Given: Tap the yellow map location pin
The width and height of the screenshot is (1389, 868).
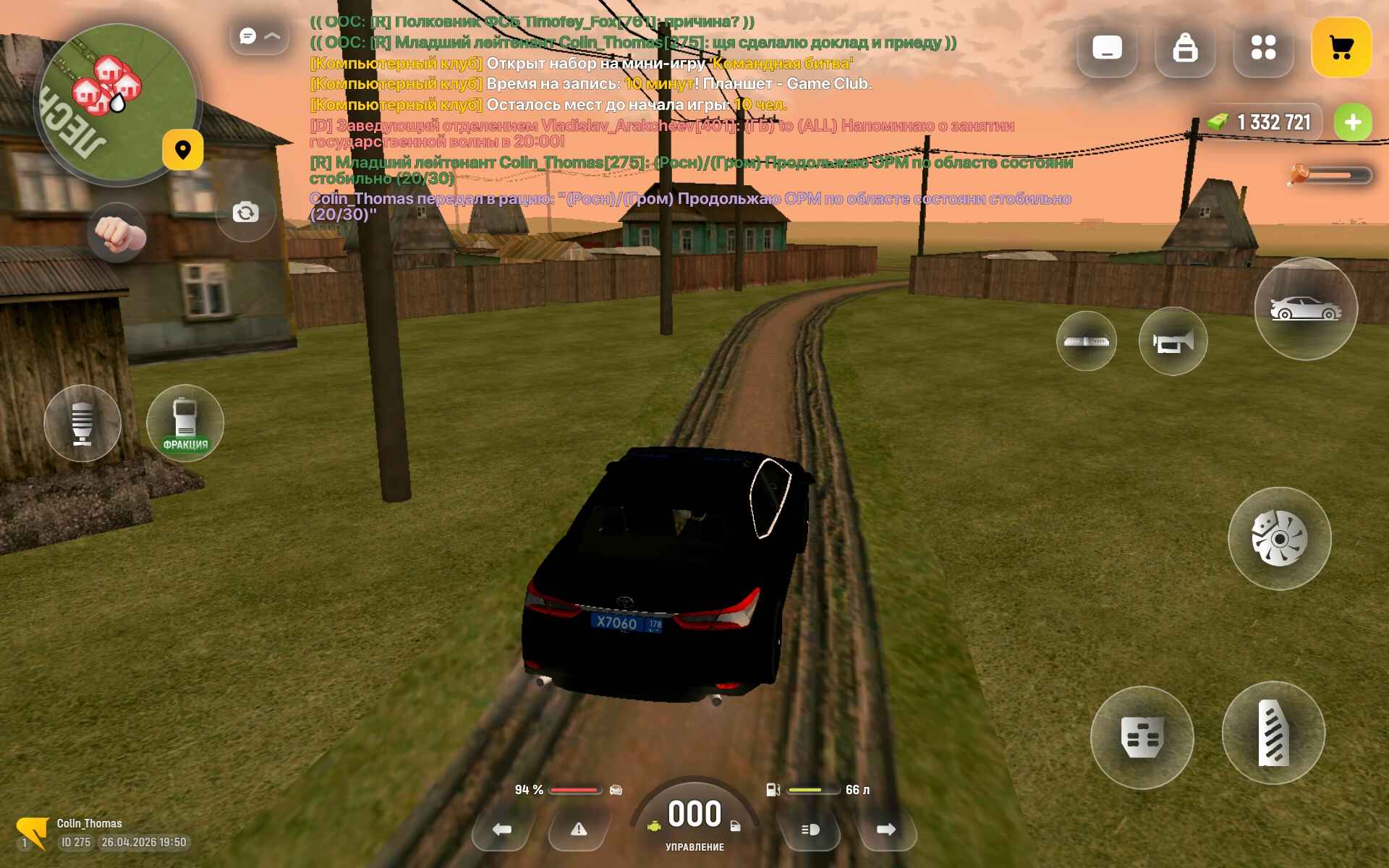Looking at the screenshot, I should [182, 150].
